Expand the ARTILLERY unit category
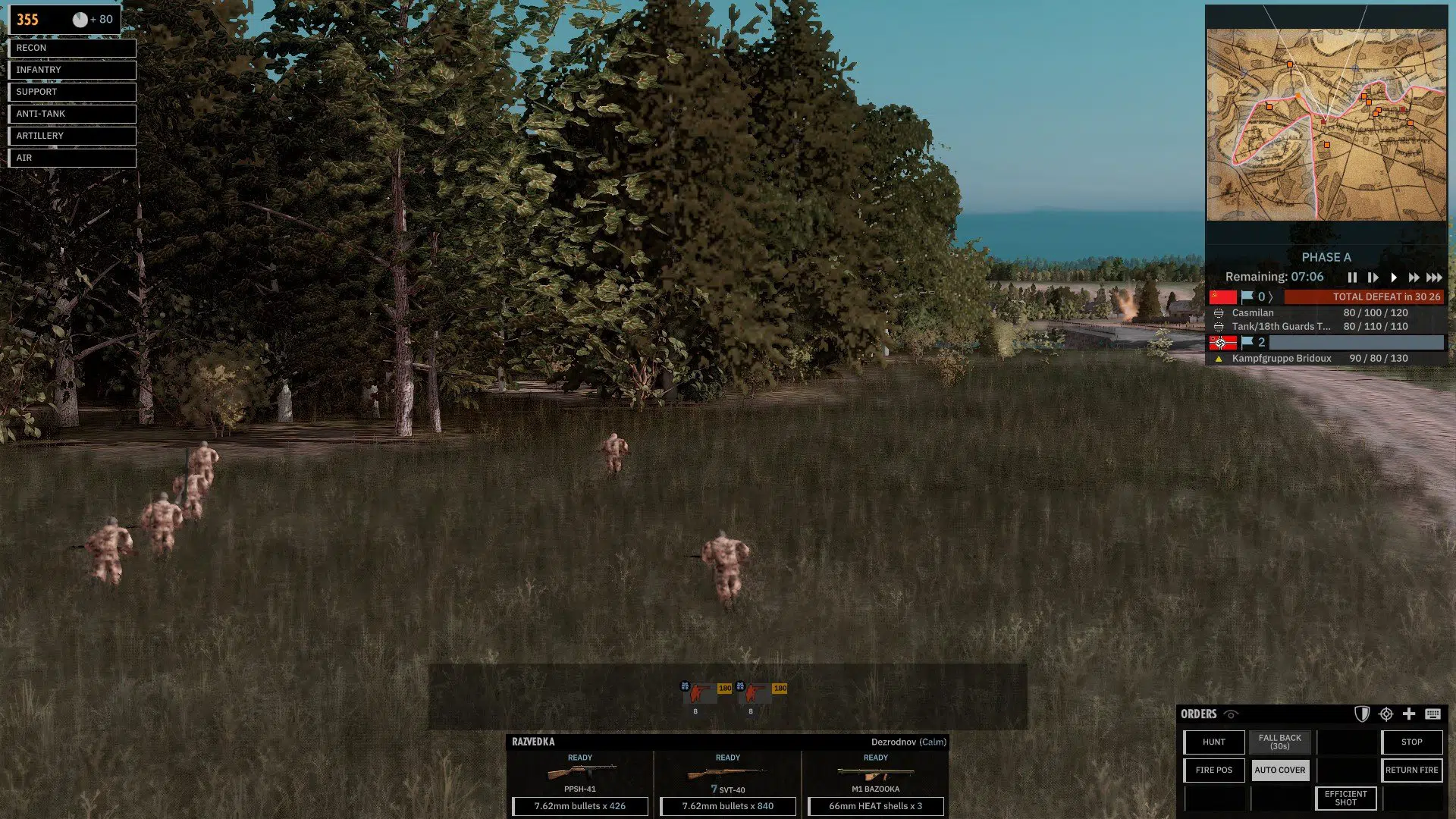This screenshot has width=1456, height=819. [x=71, y=135]
